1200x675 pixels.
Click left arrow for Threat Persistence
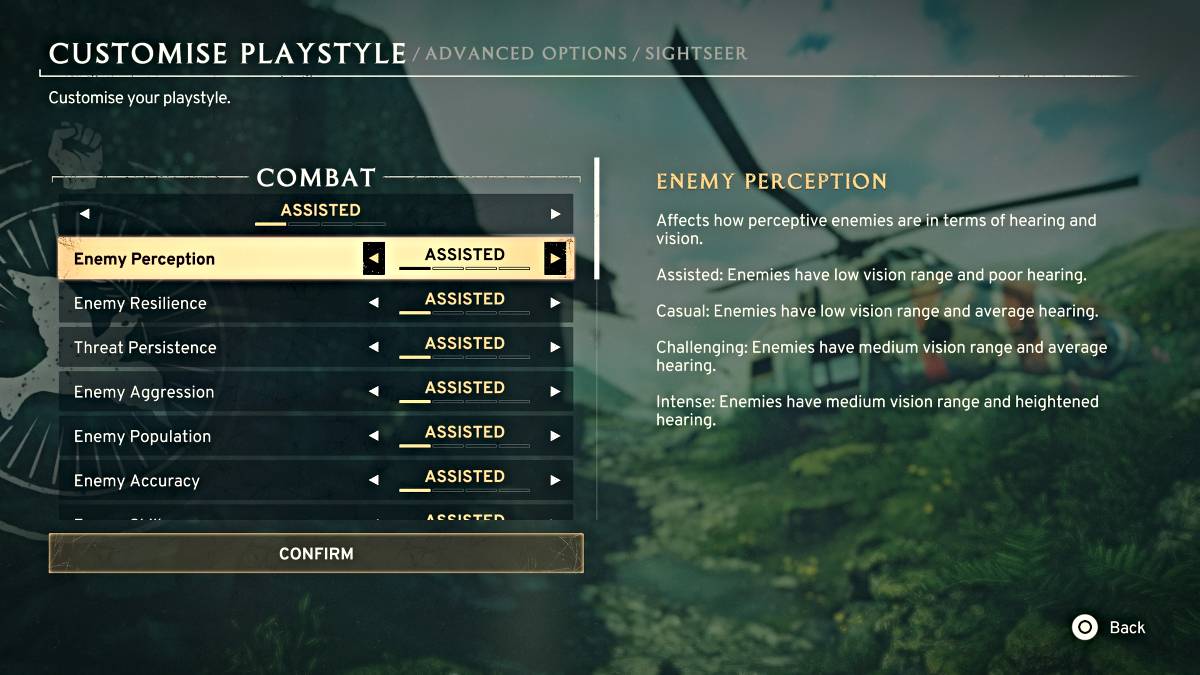pyautogui.click(x=373, y=347)
